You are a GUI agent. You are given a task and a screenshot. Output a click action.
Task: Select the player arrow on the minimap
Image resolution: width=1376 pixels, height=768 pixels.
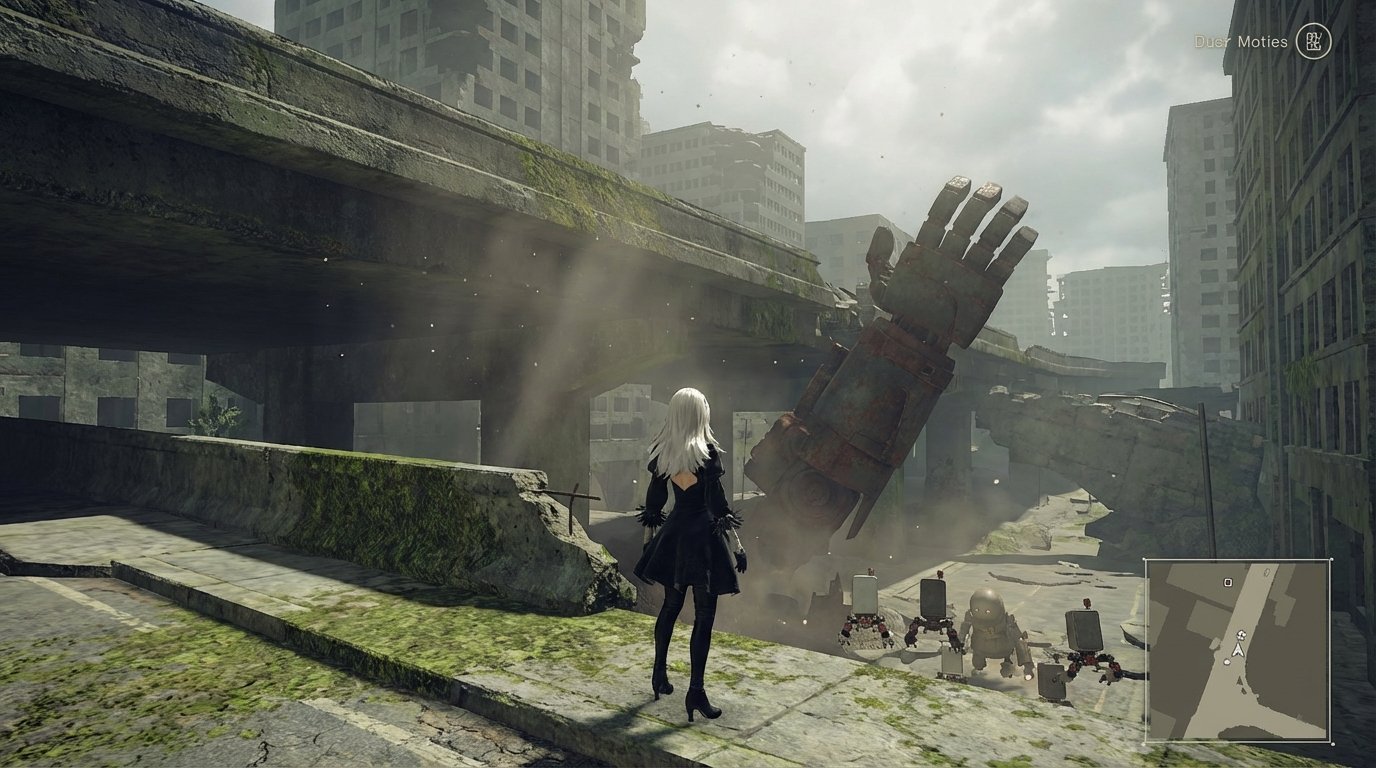click(1239, 649)
